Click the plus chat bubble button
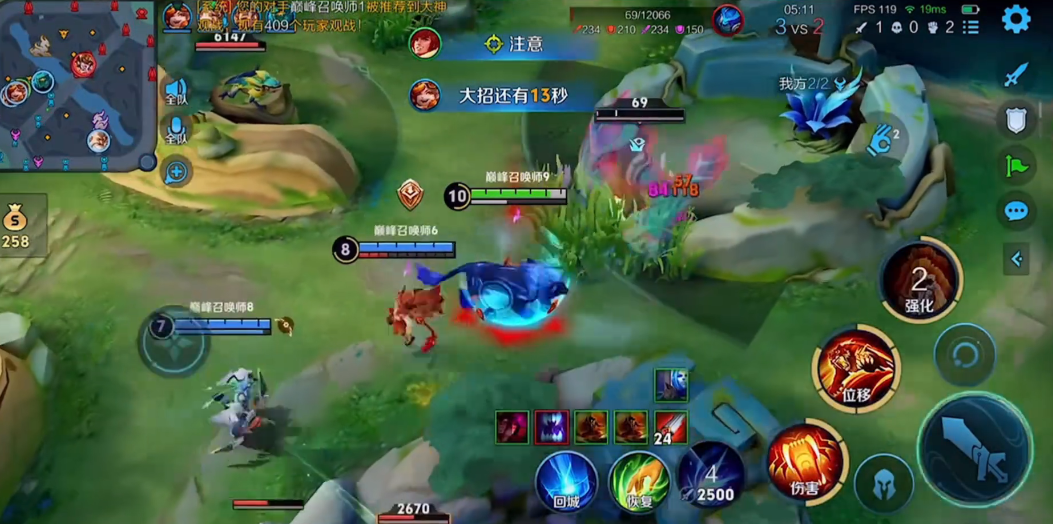The height and width of the screenshot is (524, 1053). click(177, 173)
